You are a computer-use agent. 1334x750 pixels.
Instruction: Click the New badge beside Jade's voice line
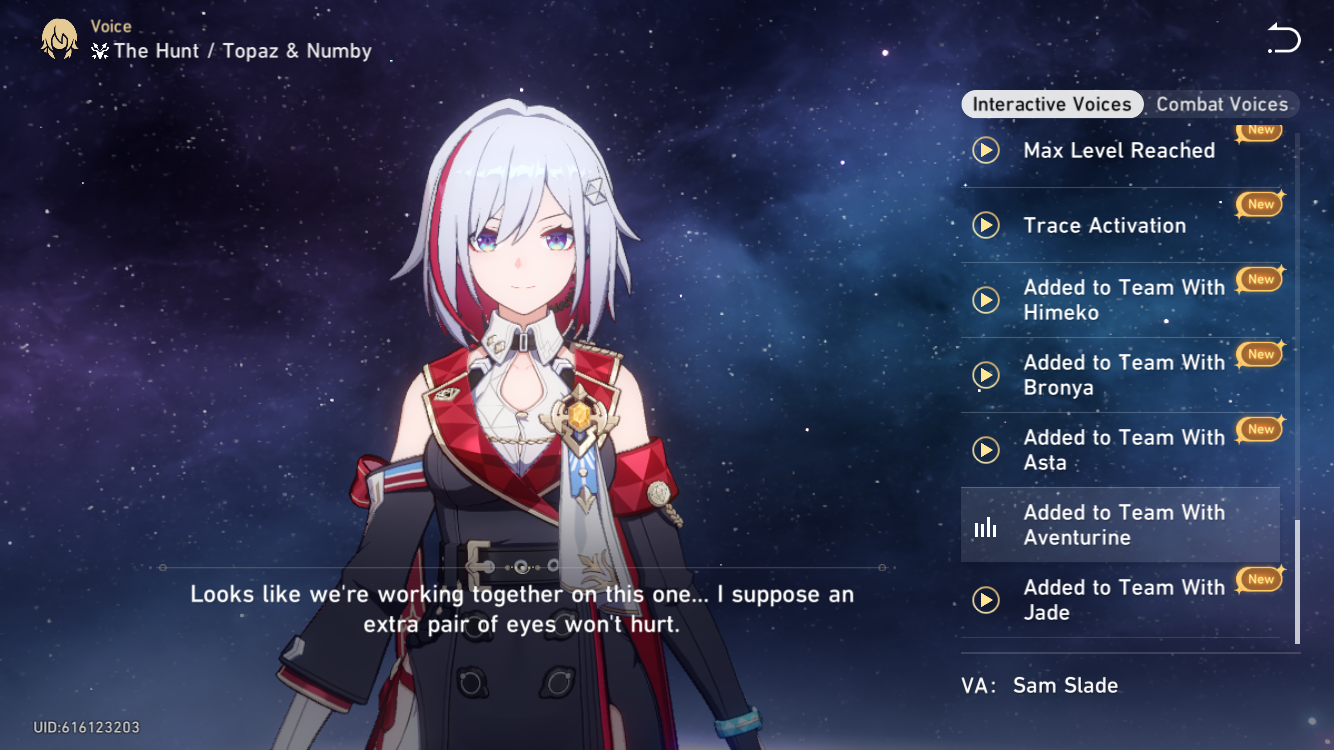(1259, 578)
